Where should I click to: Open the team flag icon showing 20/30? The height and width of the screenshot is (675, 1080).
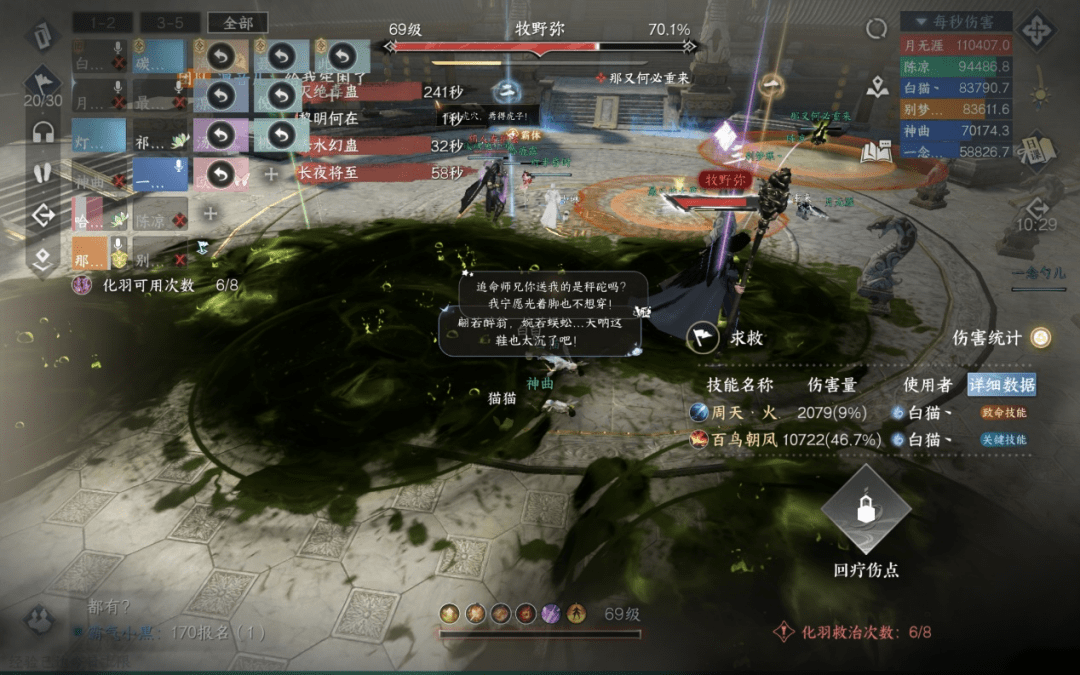click(x=43, y=83)
